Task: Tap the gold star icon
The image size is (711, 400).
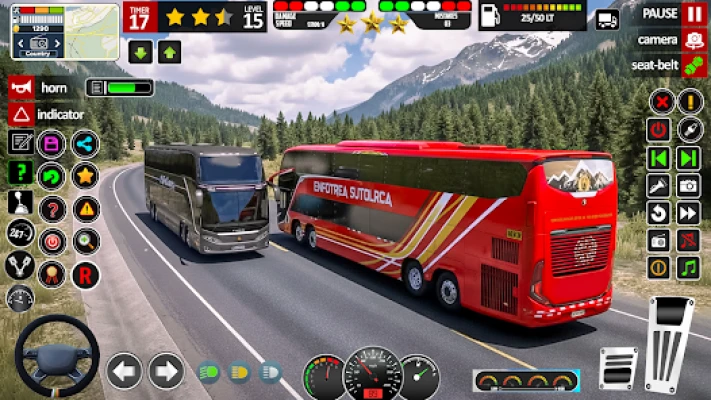Action: [86, 176]
